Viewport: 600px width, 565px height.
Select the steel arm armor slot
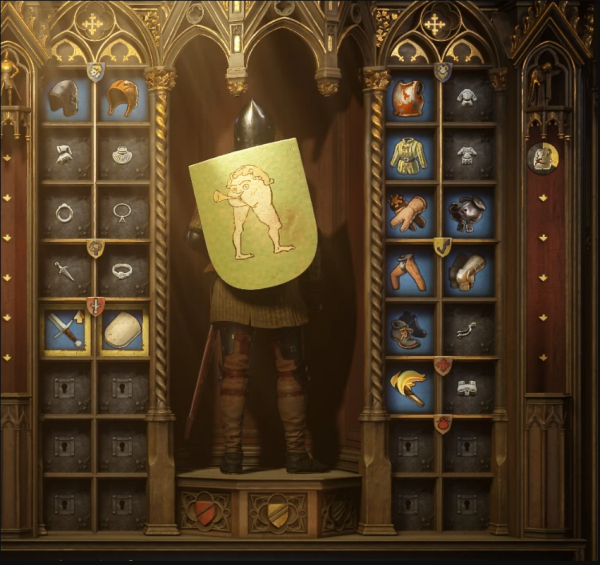pyautogui.click(x=467, y=211)
